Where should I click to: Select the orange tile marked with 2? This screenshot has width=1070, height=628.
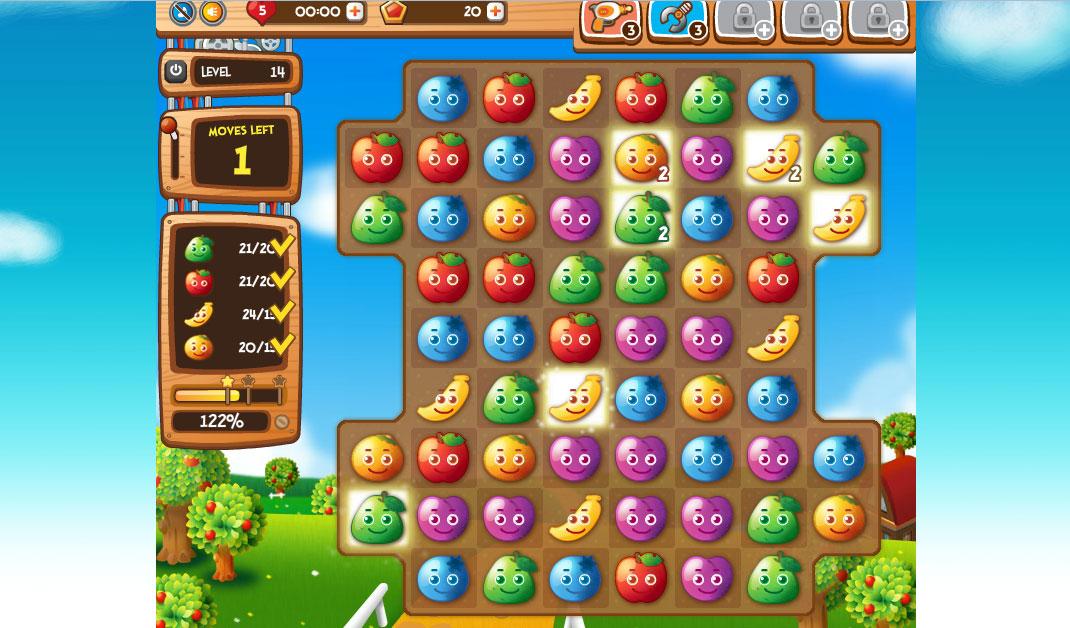tap(641, 158)
